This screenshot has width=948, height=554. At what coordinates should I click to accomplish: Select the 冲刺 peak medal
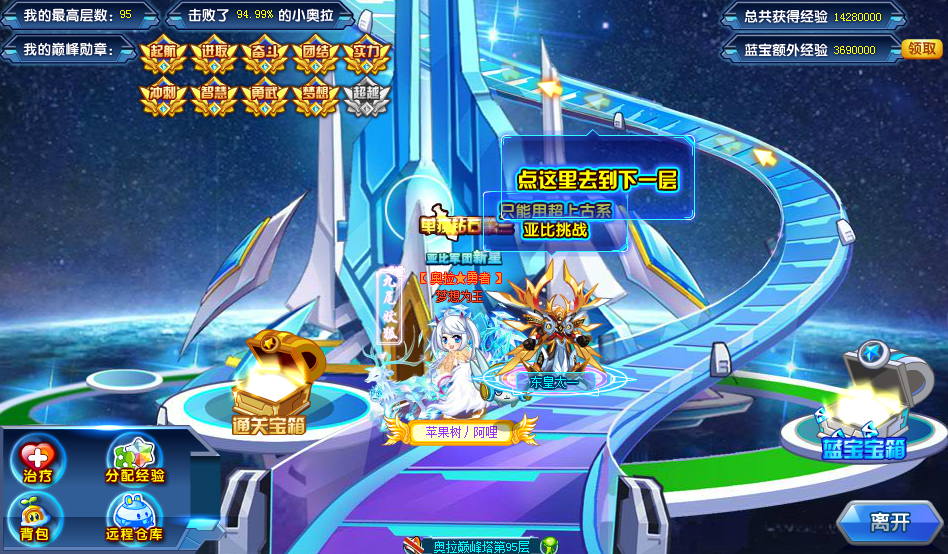click(162, 97)
